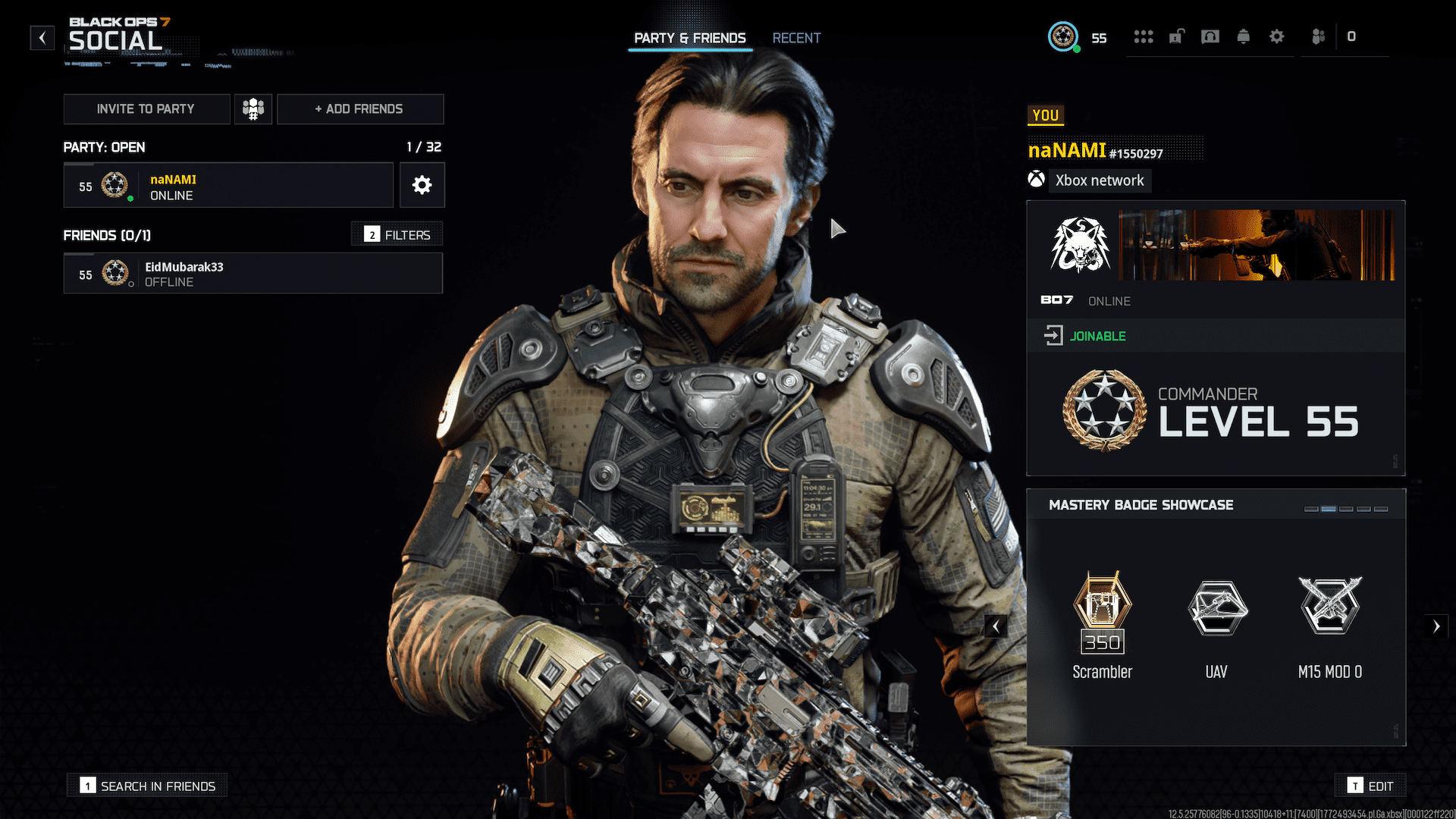
Task: Open the settings gear in top bar
Action: pyautogui.click(x=1277, y=36)
